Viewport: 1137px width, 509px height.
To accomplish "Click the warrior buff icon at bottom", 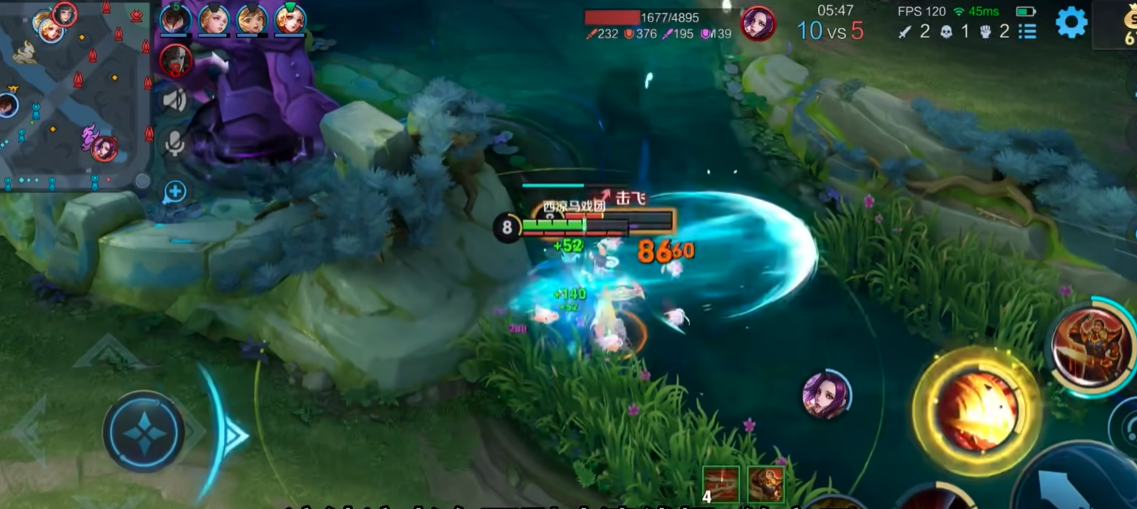I will 766,485.
